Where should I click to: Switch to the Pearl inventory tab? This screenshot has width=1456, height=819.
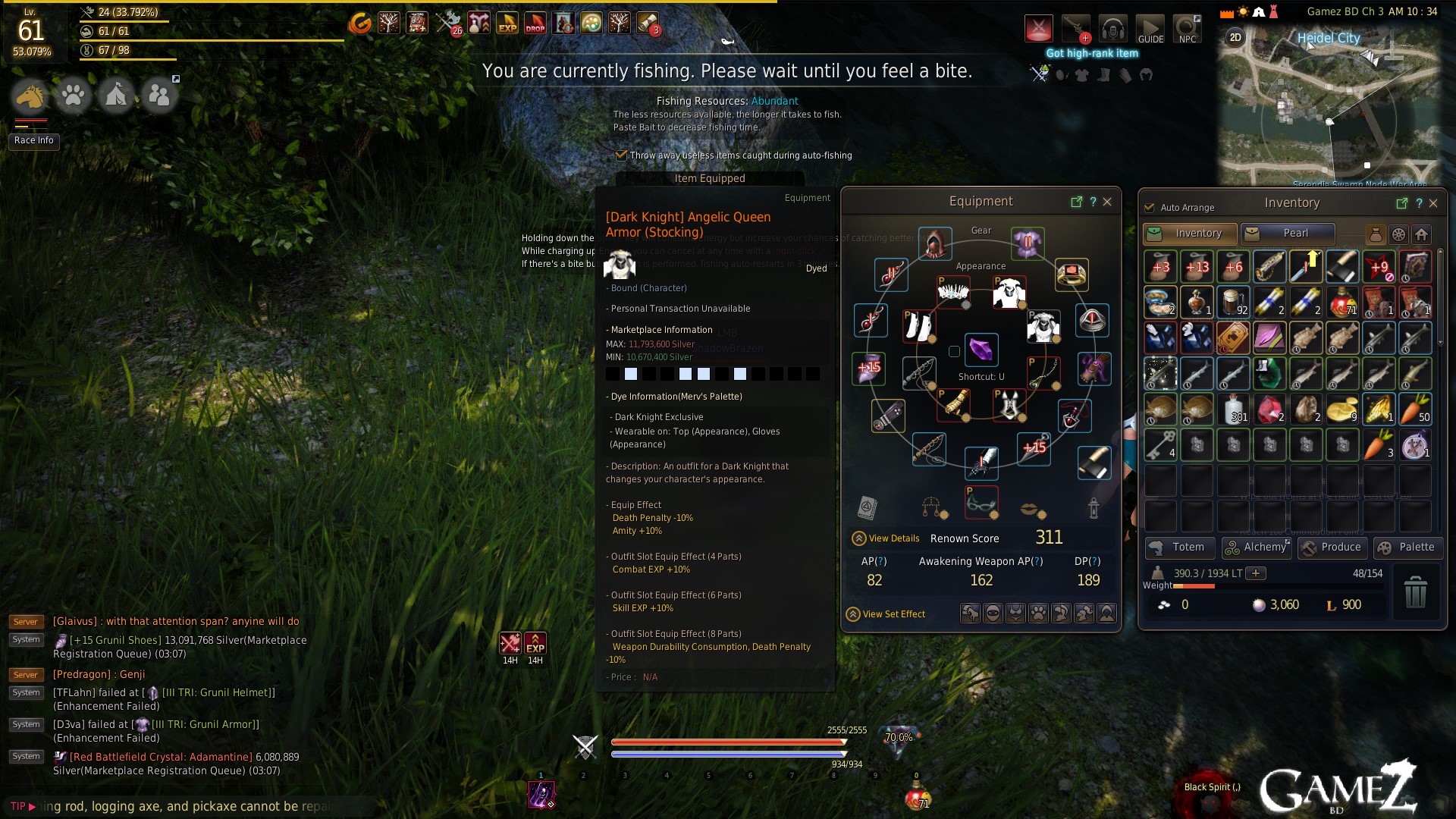pyautogui.click(x=1287, y=234)
